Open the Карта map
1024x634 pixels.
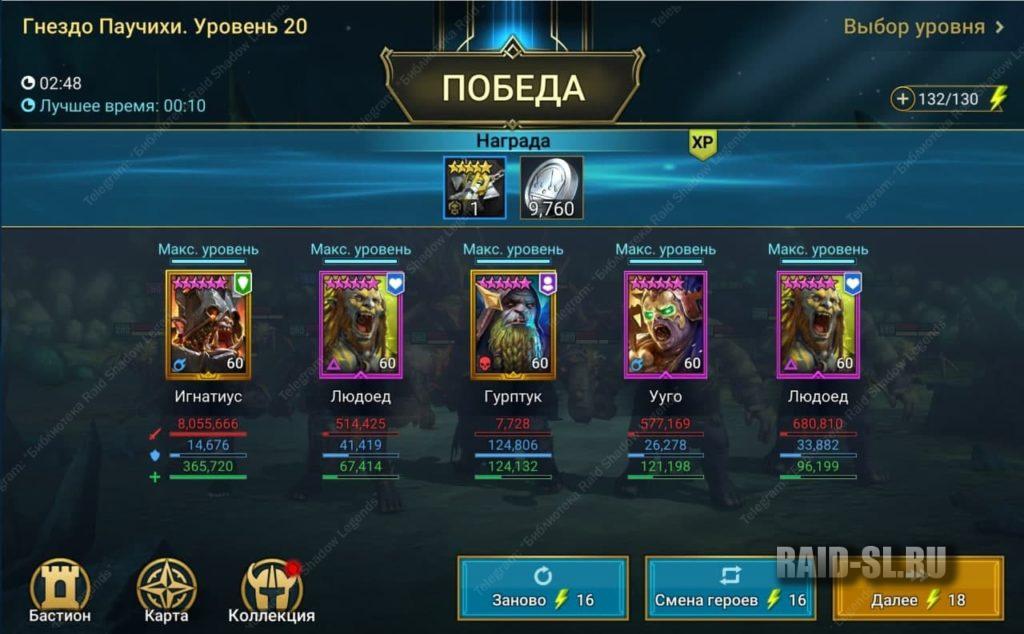[x=166, y=590]
